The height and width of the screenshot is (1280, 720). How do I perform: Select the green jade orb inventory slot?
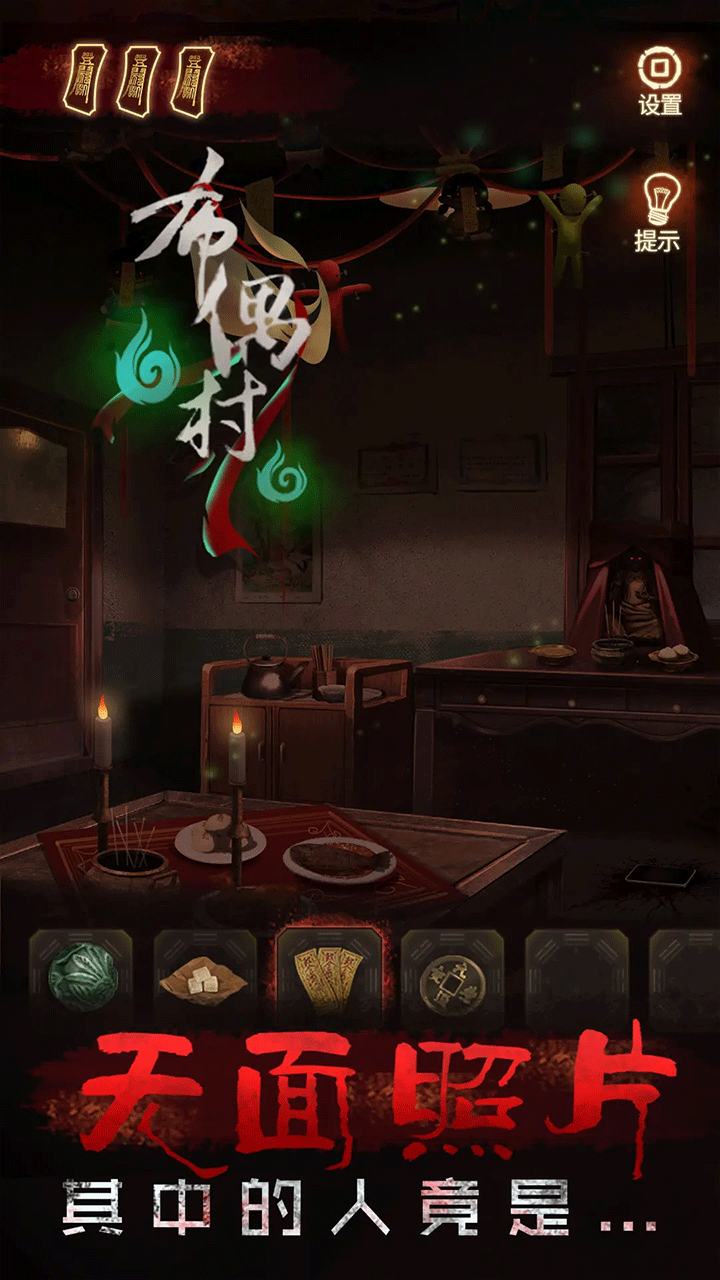coord(80,979)
